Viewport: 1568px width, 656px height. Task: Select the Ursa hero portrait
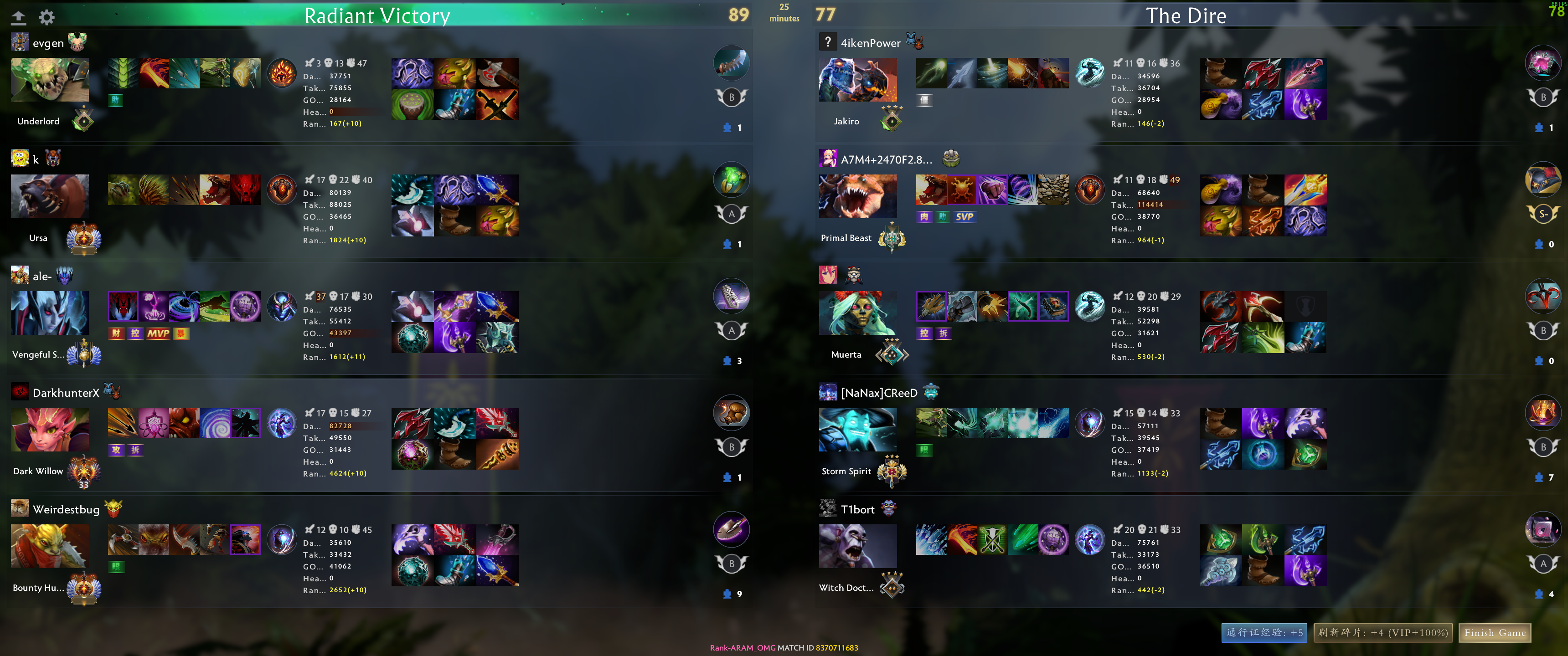pyautogui.click(x=50, y=196)
